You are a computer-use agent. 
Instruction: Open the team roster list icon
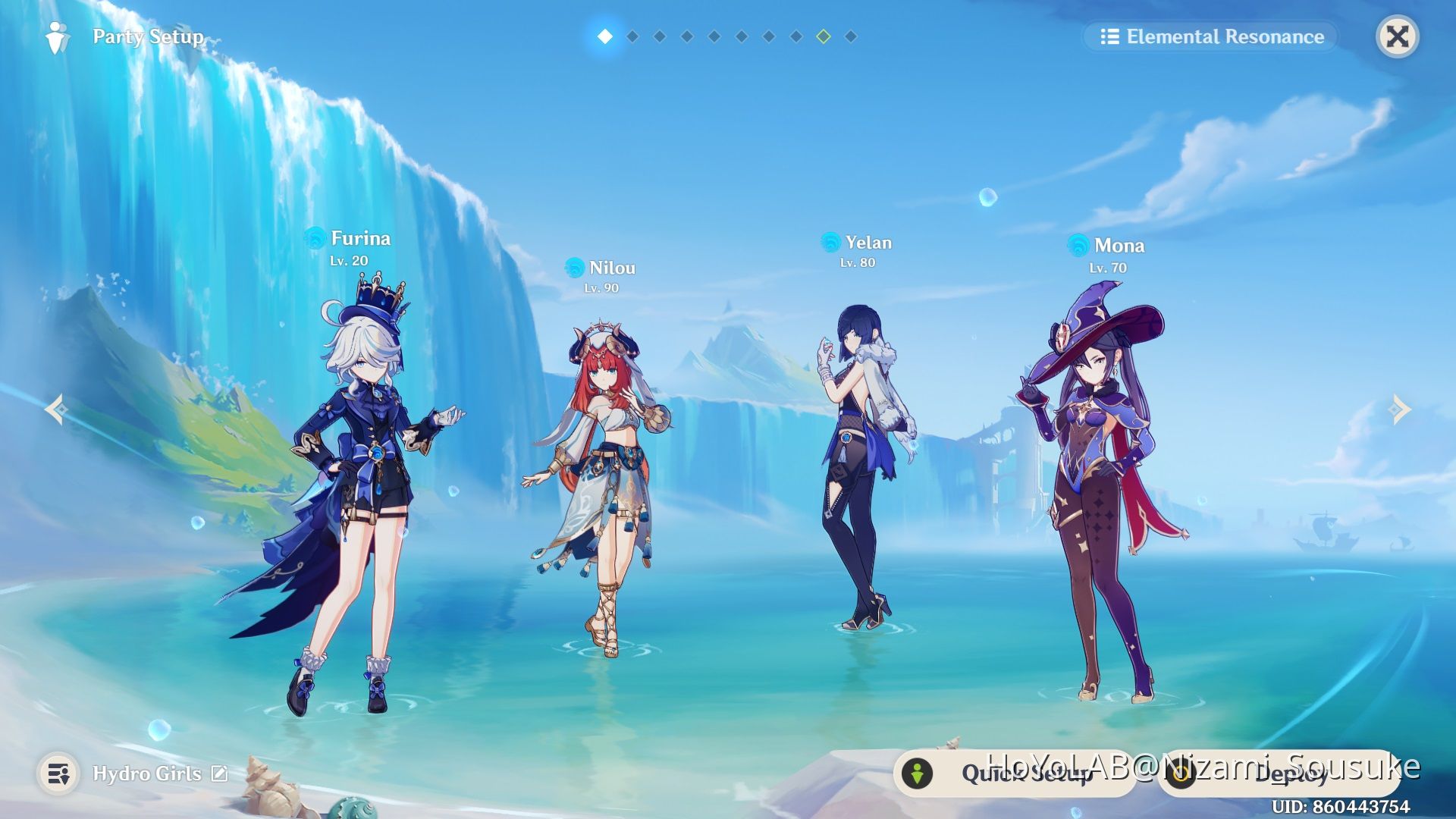tap(58, 773)
